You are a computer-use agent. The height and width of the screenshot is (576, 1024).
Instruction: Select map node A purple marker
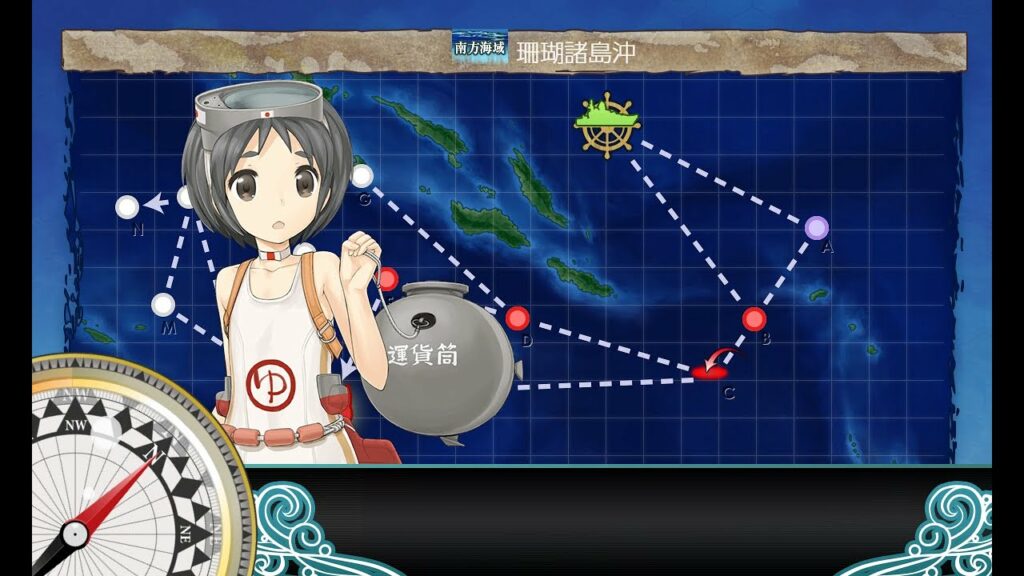click(x=816, y=227)
